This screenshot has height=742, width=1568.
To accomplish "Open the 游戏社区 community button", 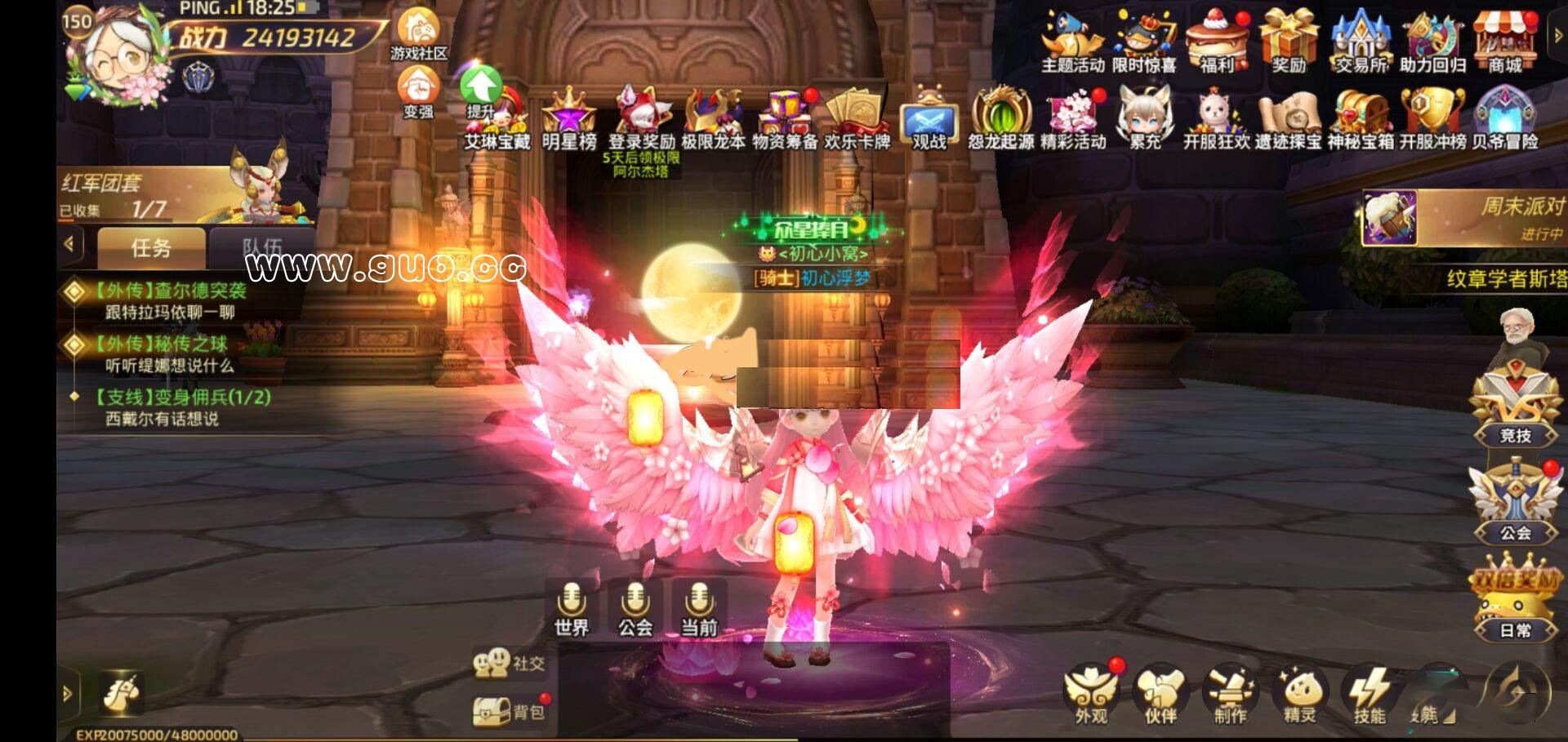I will click(418, 34).
